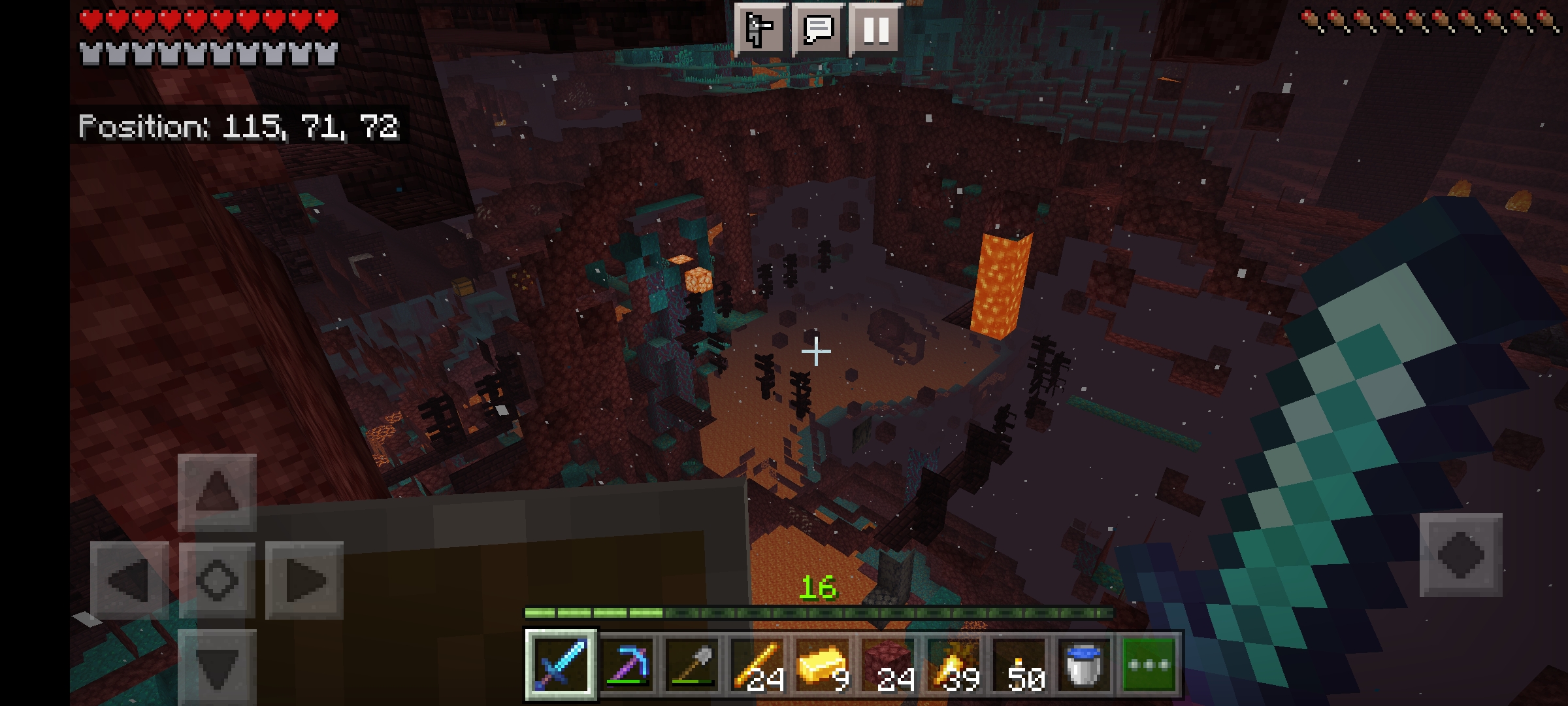Select the diamond sword hotbar slot
Image resolution: width=1568 pixels, height=706 pixels.
tap(561, 664)
